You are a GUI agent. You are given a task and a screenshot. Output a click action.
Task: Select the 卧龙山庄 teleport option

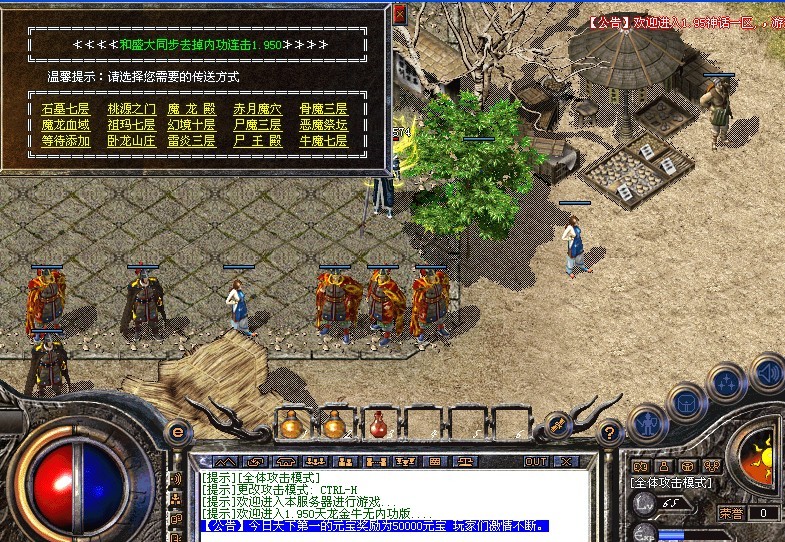(x=131, y=141)
